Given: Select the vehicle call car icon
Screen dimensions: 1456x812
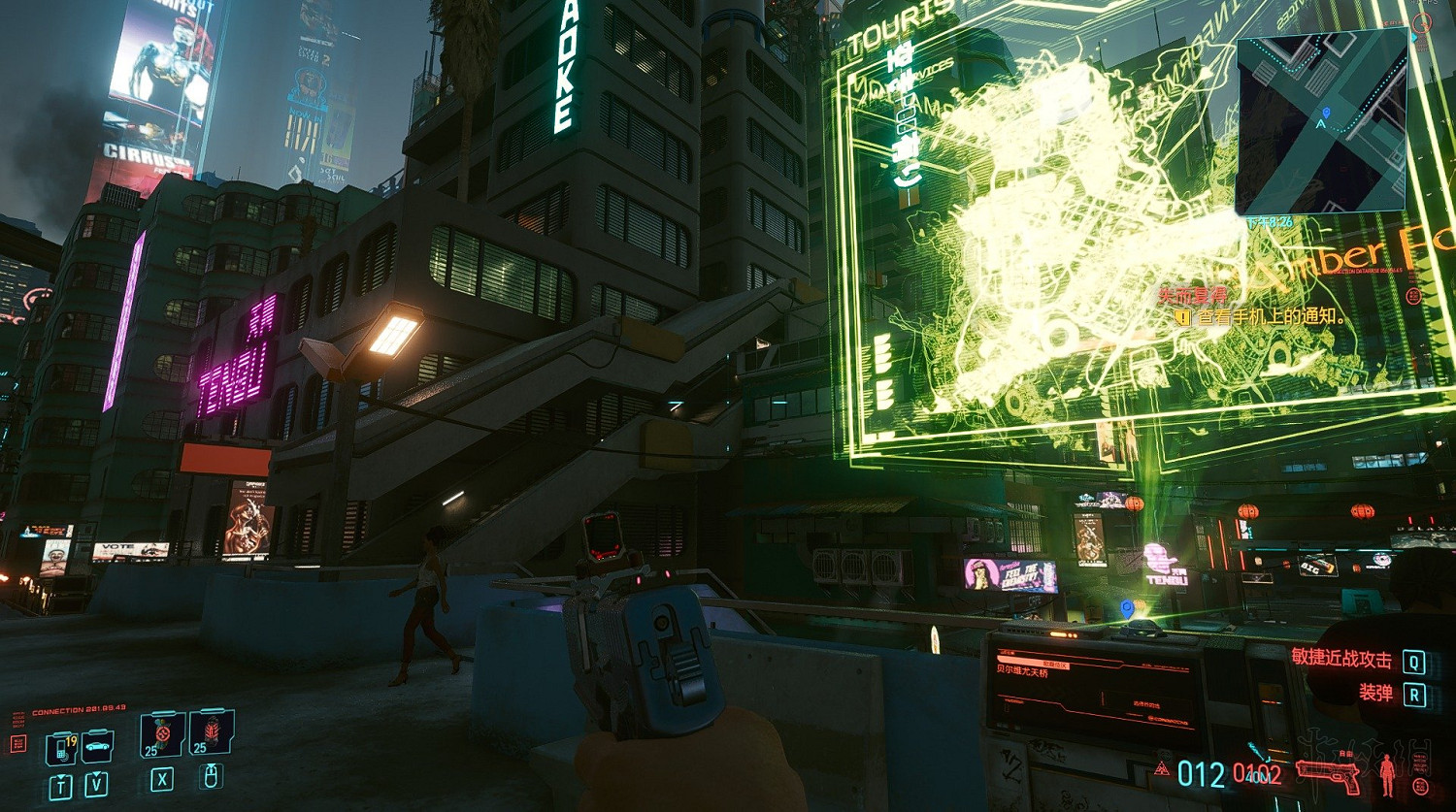Looking at the screenshot, I should pyautogui.click(x=97, y=745).
